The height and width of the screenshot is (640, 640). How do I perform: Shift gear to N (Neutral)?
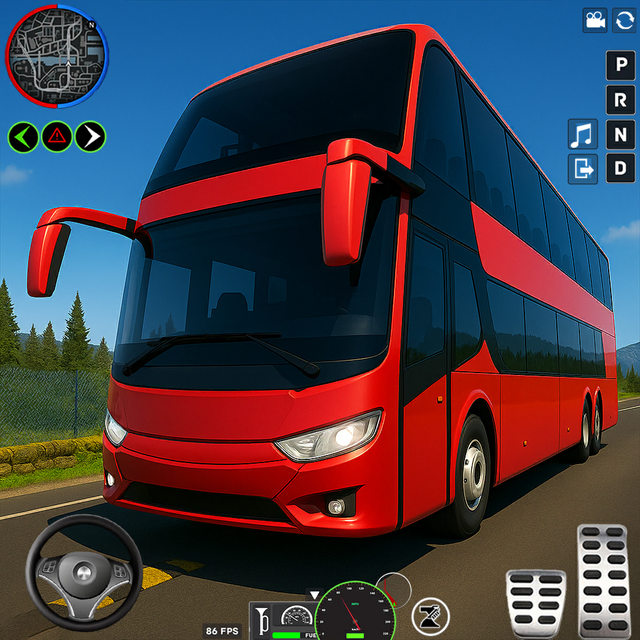pos(621,134)
